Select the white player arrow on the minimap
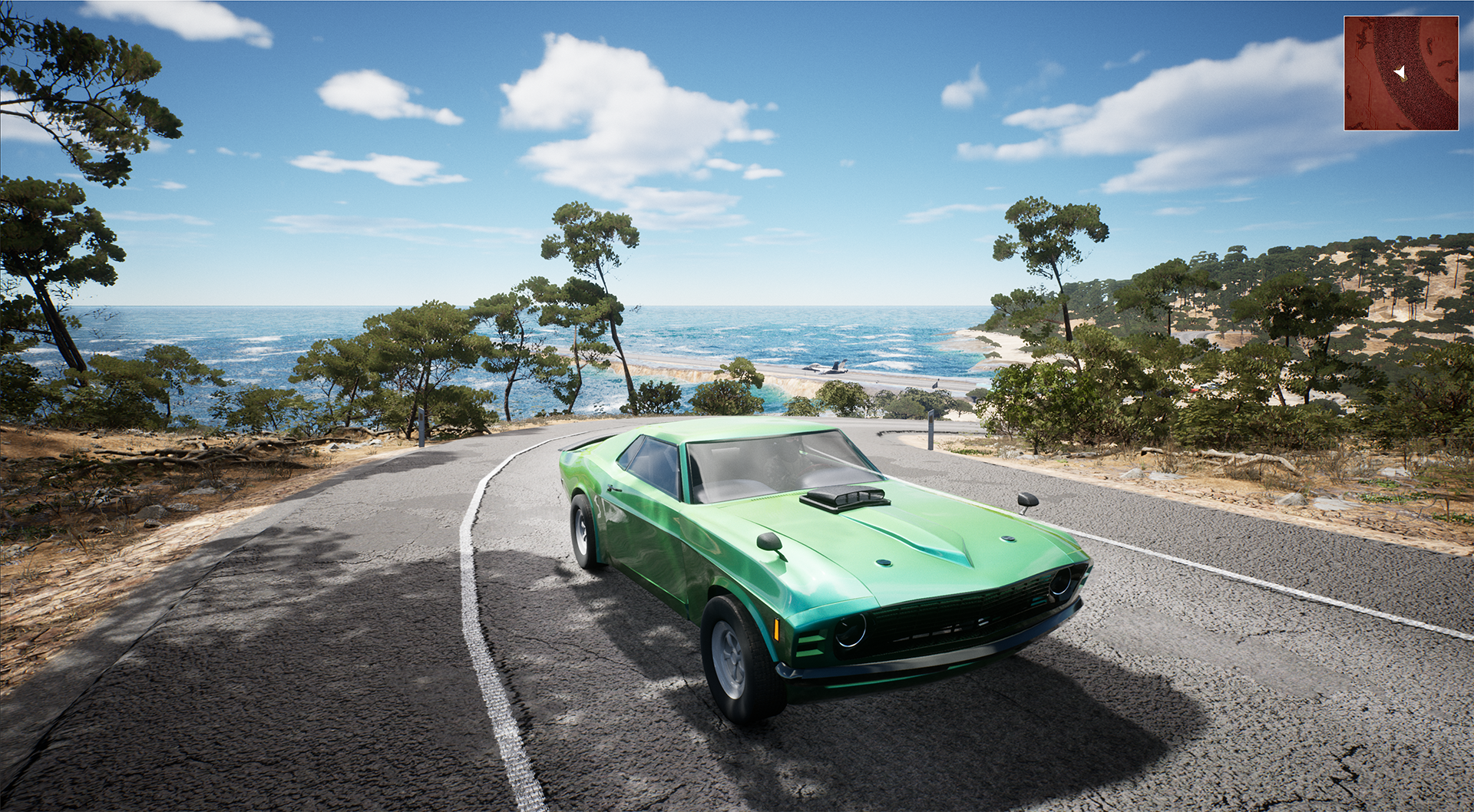Viewport: 1474px width, 812px height. tap(1400, 73)
